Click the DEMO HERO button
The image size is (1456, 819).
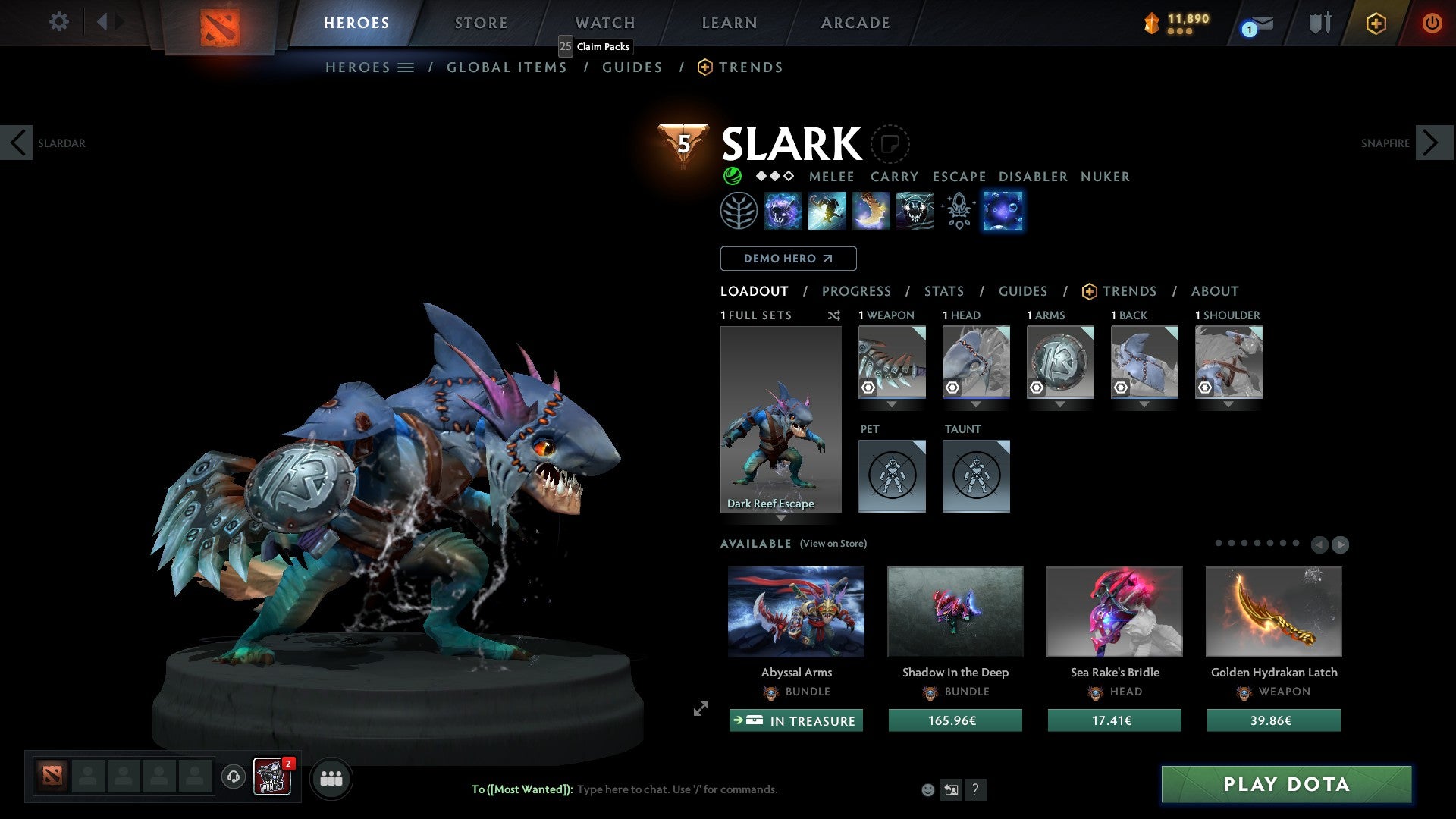pos(788,259)
